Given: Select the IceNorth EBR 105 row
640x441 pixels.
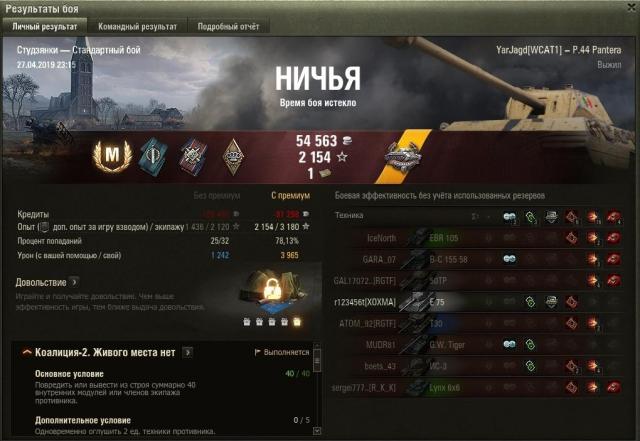Looking at the screenshot, I should click(x=480, y=237).
